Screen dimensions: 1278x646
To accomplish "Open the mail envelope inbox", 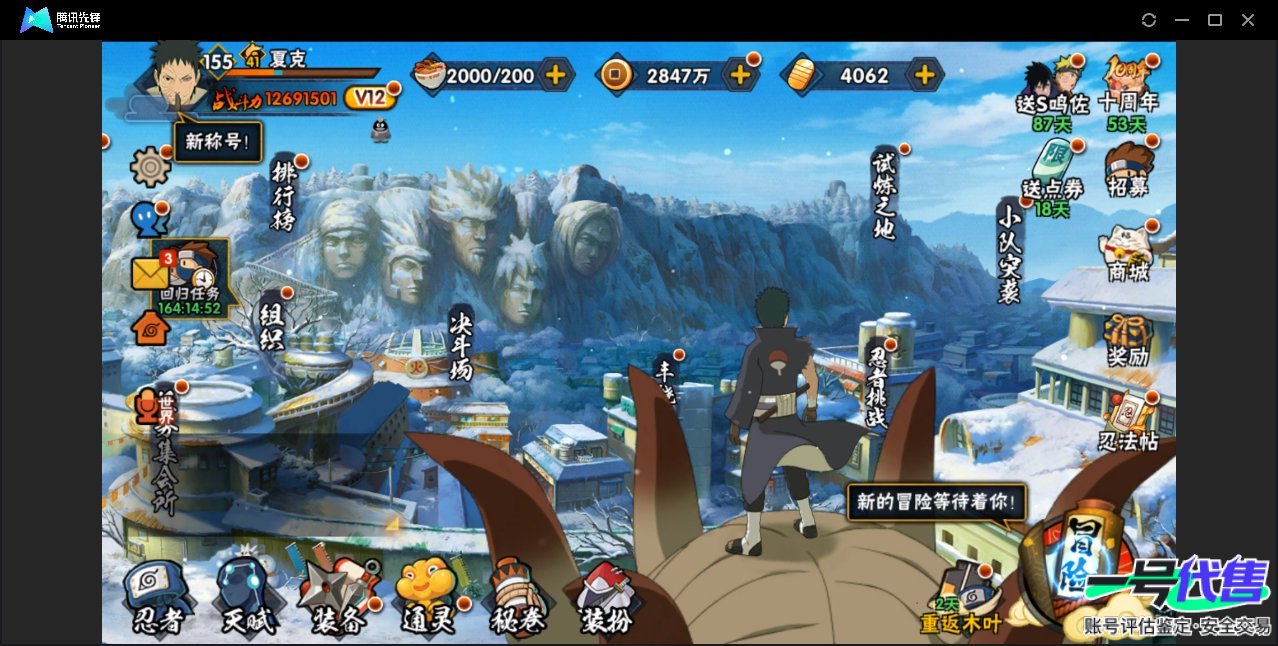I will tap(149, 273).
